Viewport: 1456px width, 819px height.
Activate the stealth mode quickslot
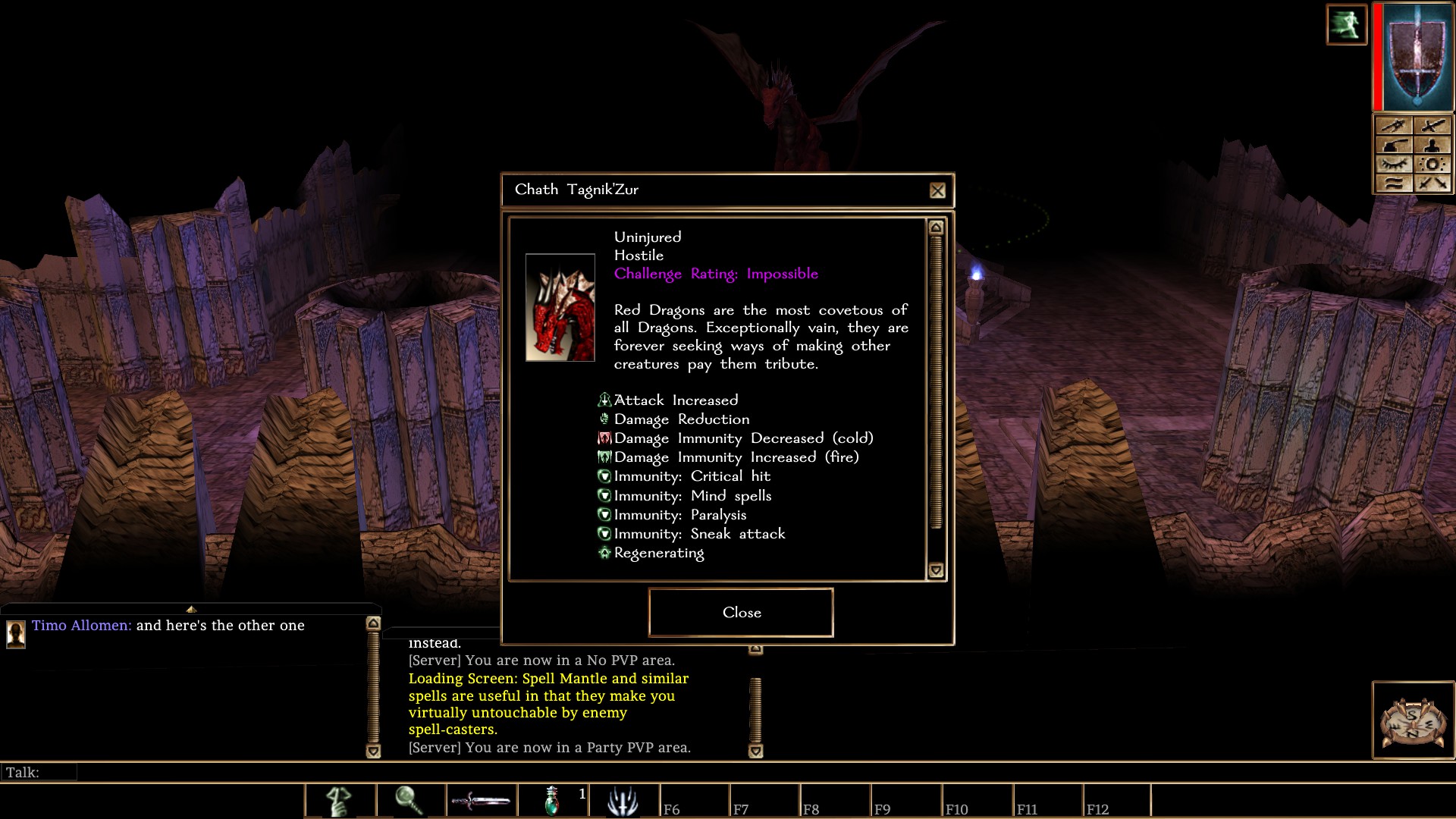click(x=340, y=801)
